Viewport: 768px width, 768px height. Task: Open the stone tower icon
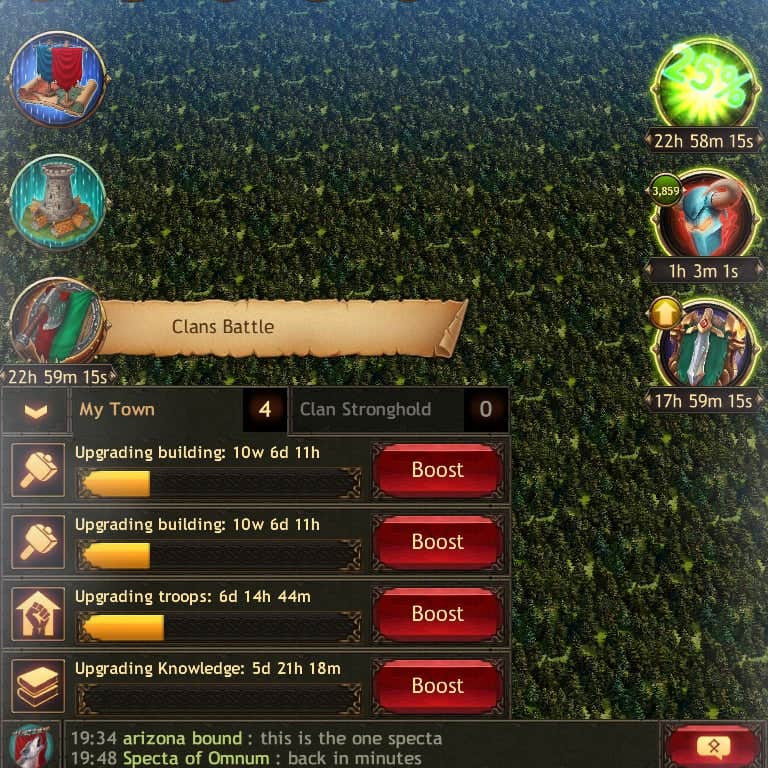coord(57,201)
